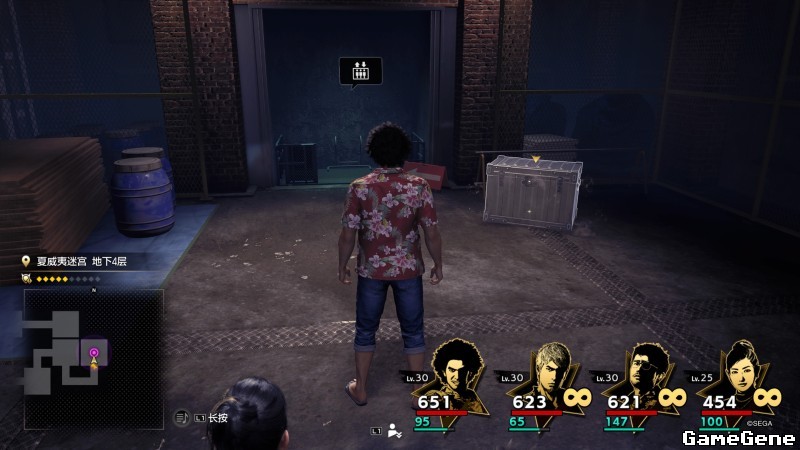Click the yellow marker above the silver chest
800x450 pixels.
[x=536, y=158]
